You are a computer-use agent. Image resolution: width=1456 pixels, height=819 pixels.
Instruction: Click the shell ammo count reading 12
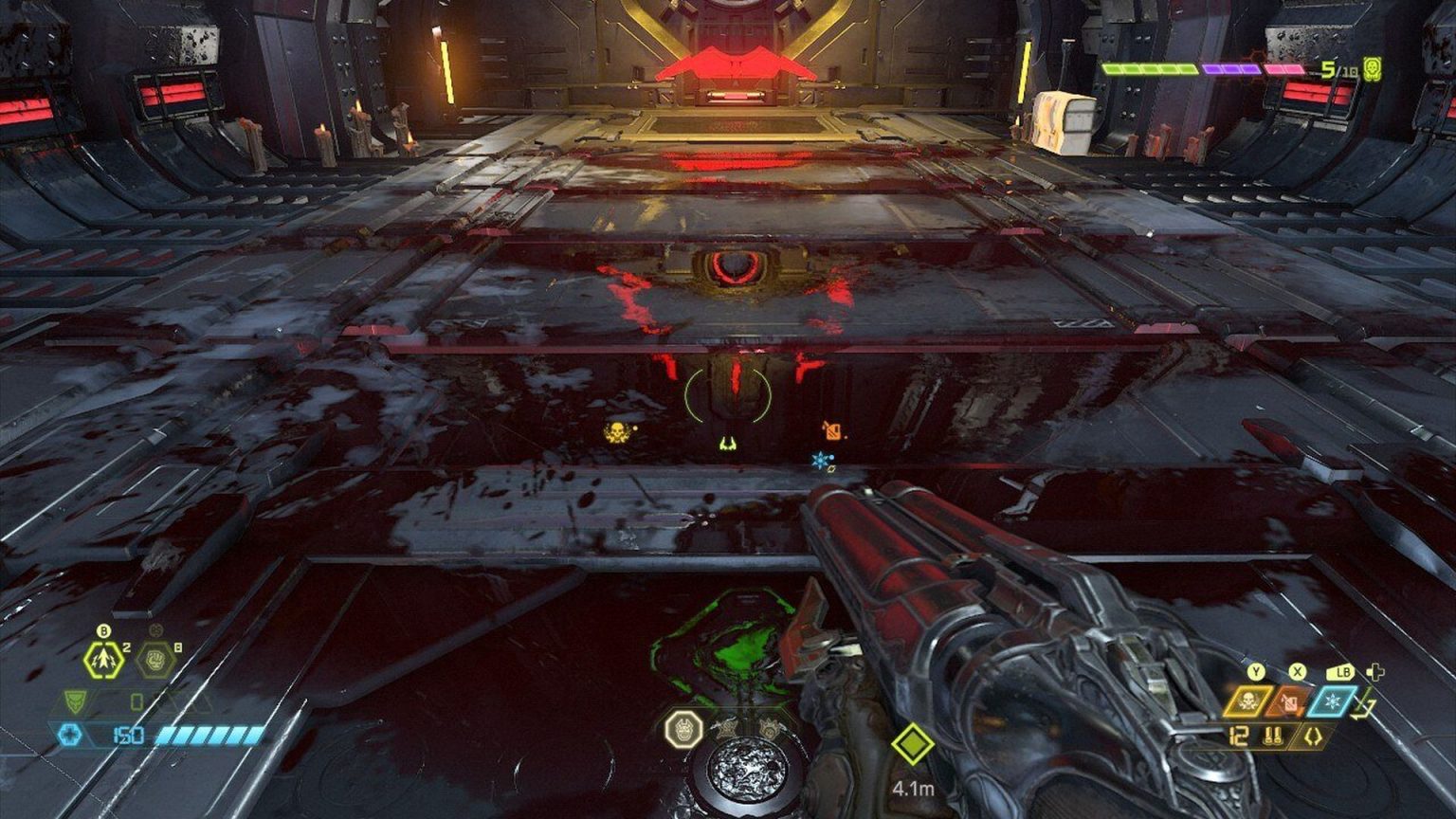coord(1238,735)
